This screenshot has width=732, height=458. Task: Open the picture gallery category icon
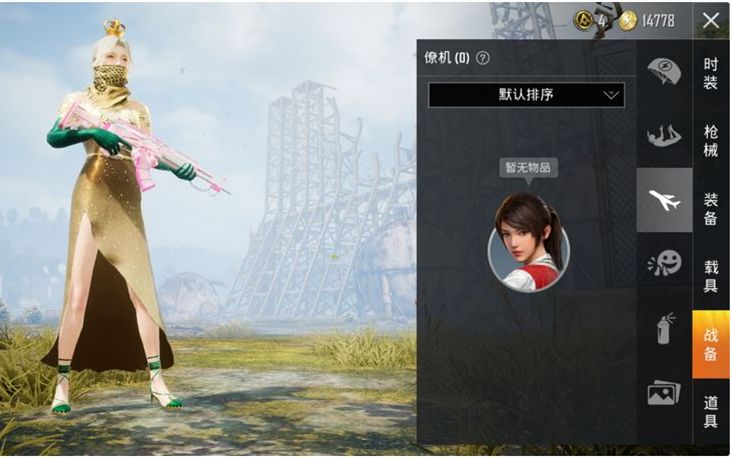[x=664, y=393]
